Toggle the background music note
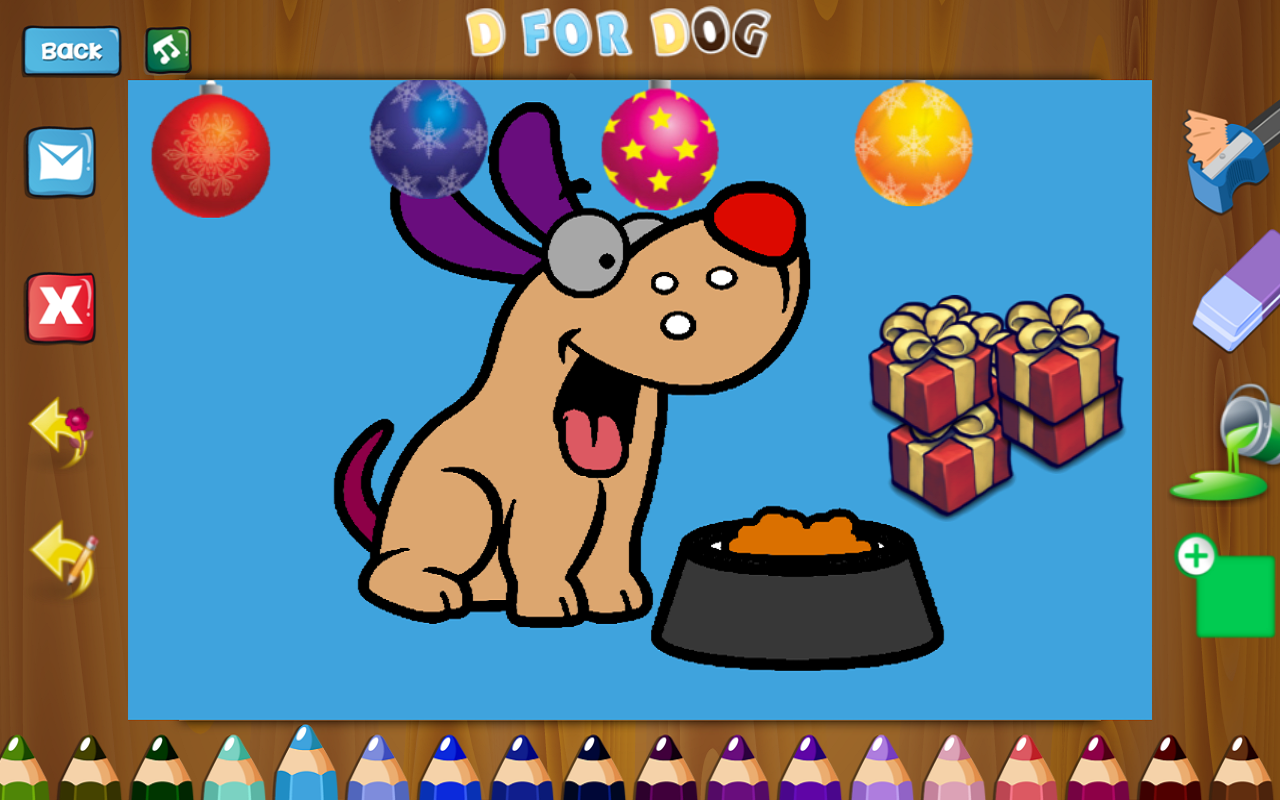 click(x=167, y=47)
